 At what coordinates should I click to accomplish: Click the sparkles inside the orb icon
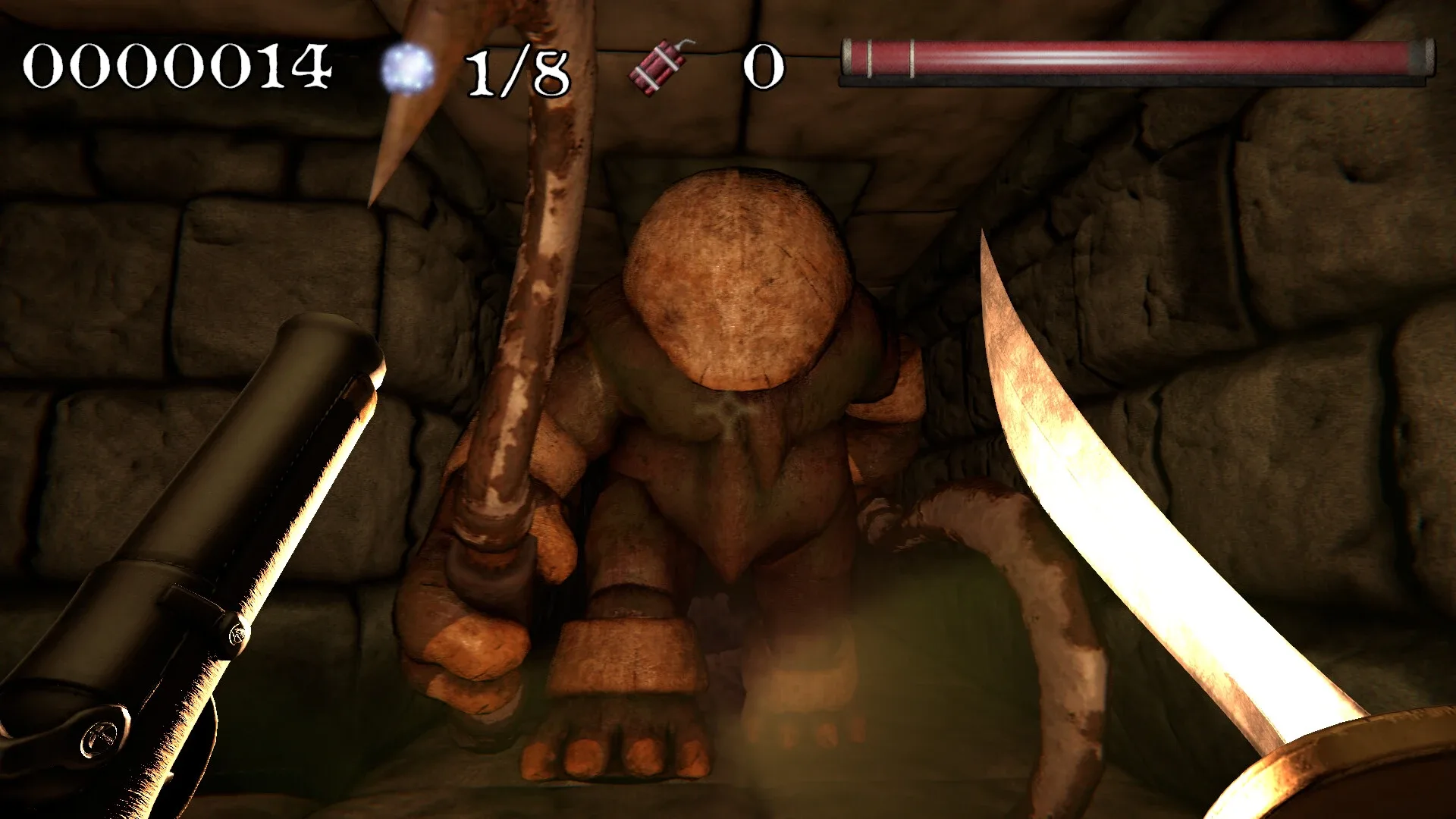coord(402,62)
